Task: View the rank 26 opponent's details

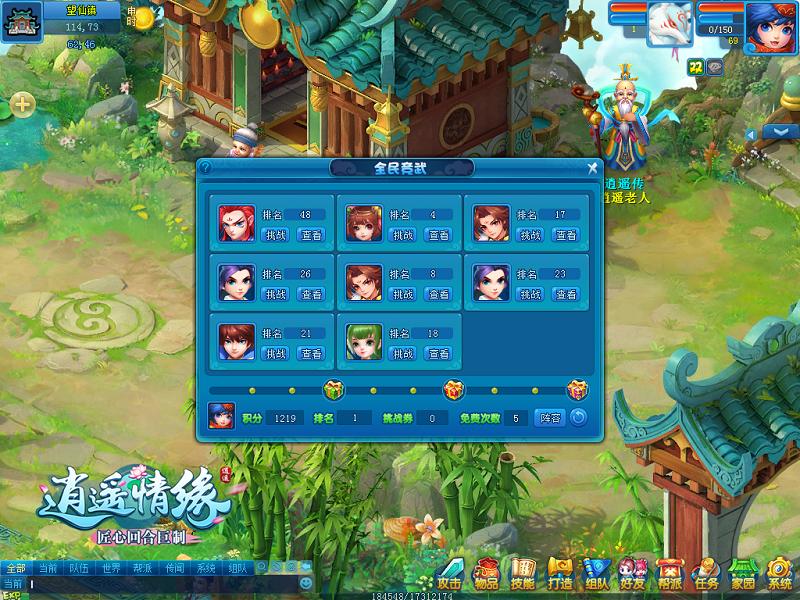Action: (x=311, y=294)
